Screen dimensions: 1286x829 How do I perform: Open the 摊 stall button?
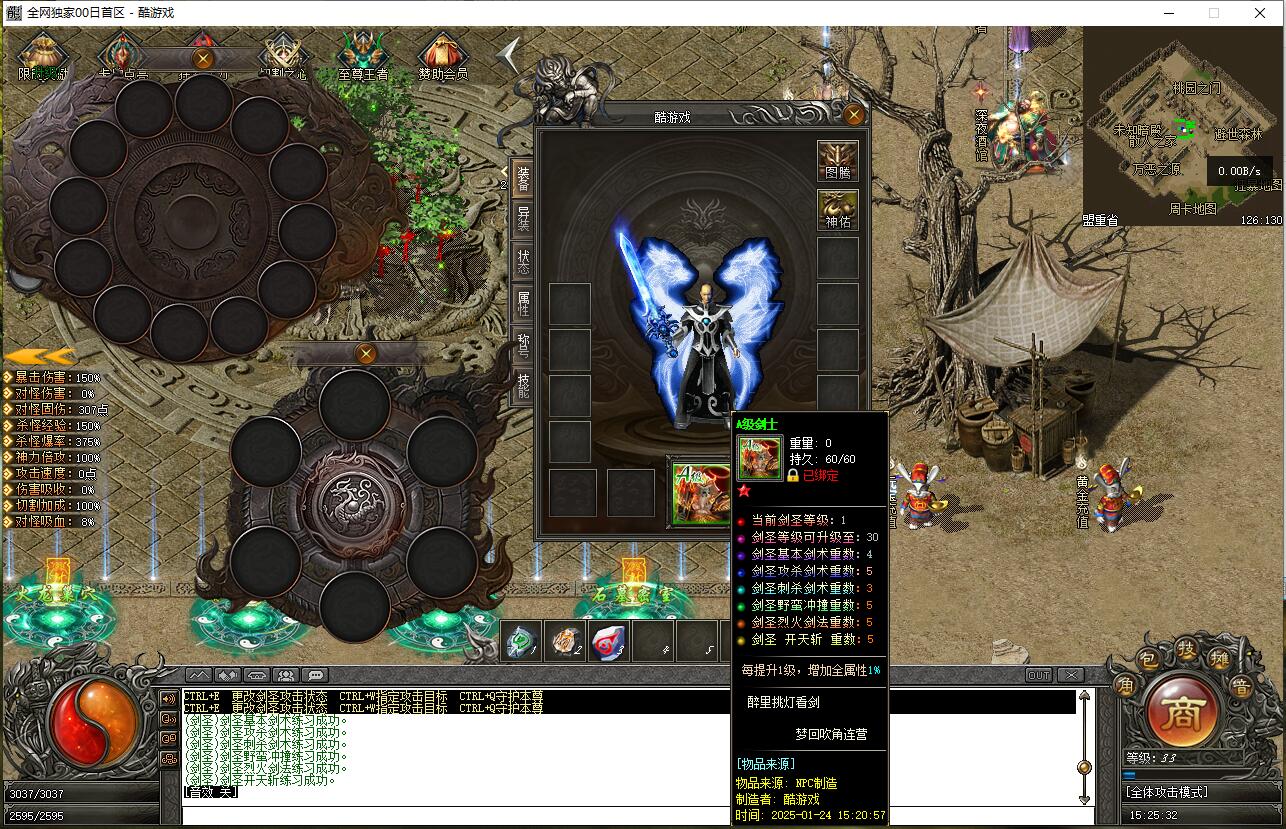tap(1218, 660)
